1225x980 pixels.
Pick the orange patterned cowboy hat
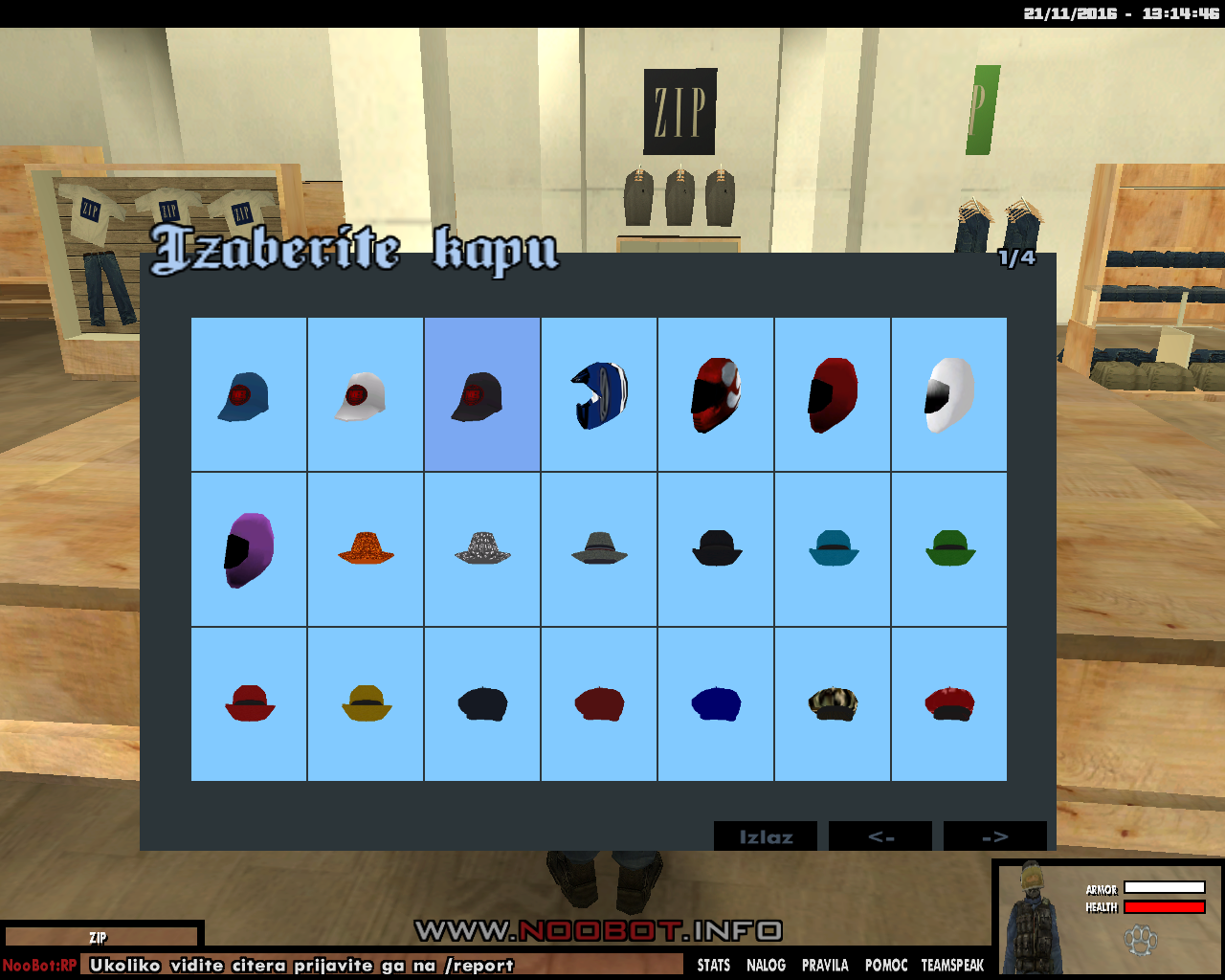366,549
